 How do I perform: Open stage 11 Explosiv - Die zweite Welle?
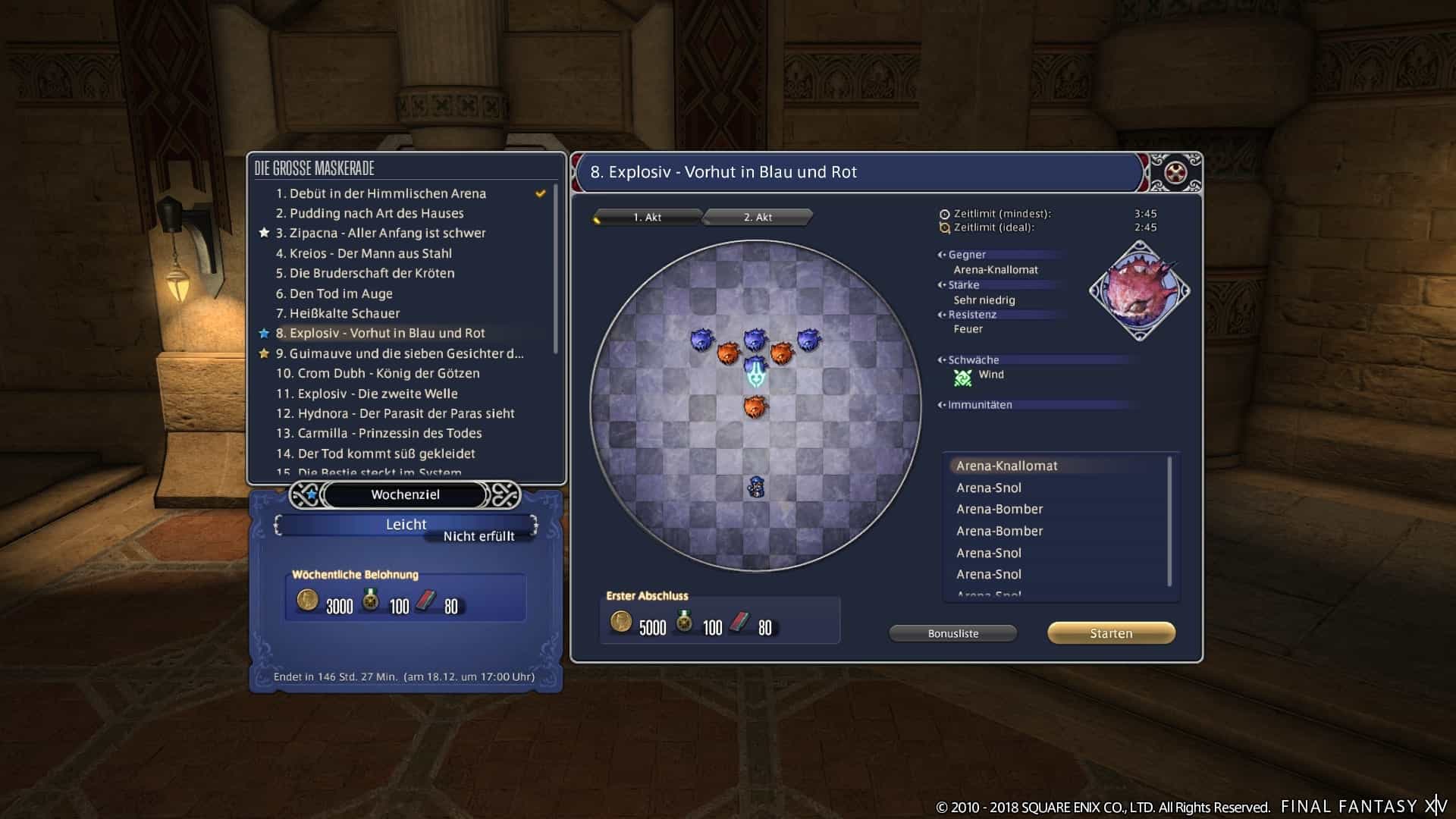tap(367, 394)
